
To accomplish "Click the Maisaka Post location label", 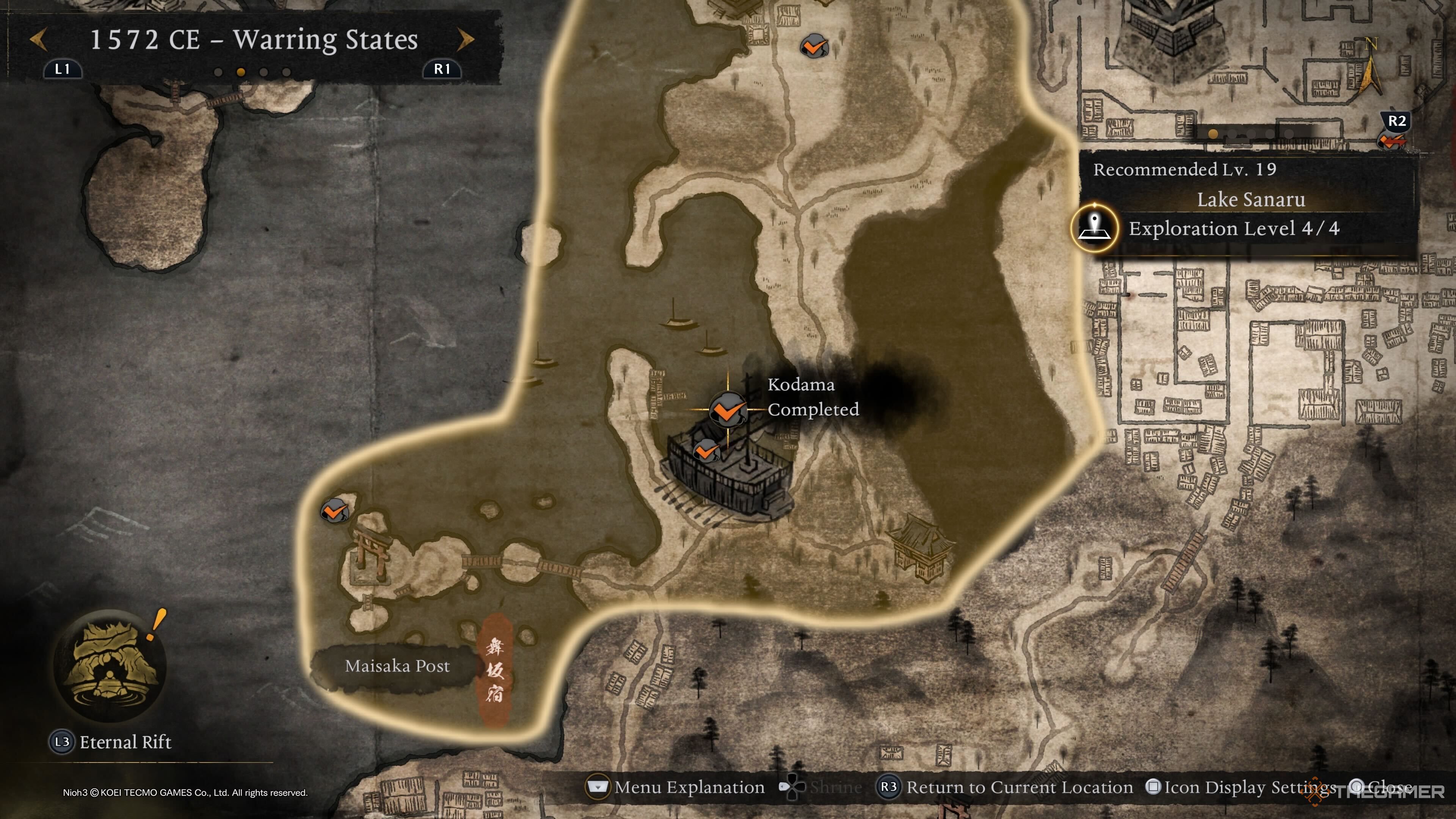I will coord(397,667).
